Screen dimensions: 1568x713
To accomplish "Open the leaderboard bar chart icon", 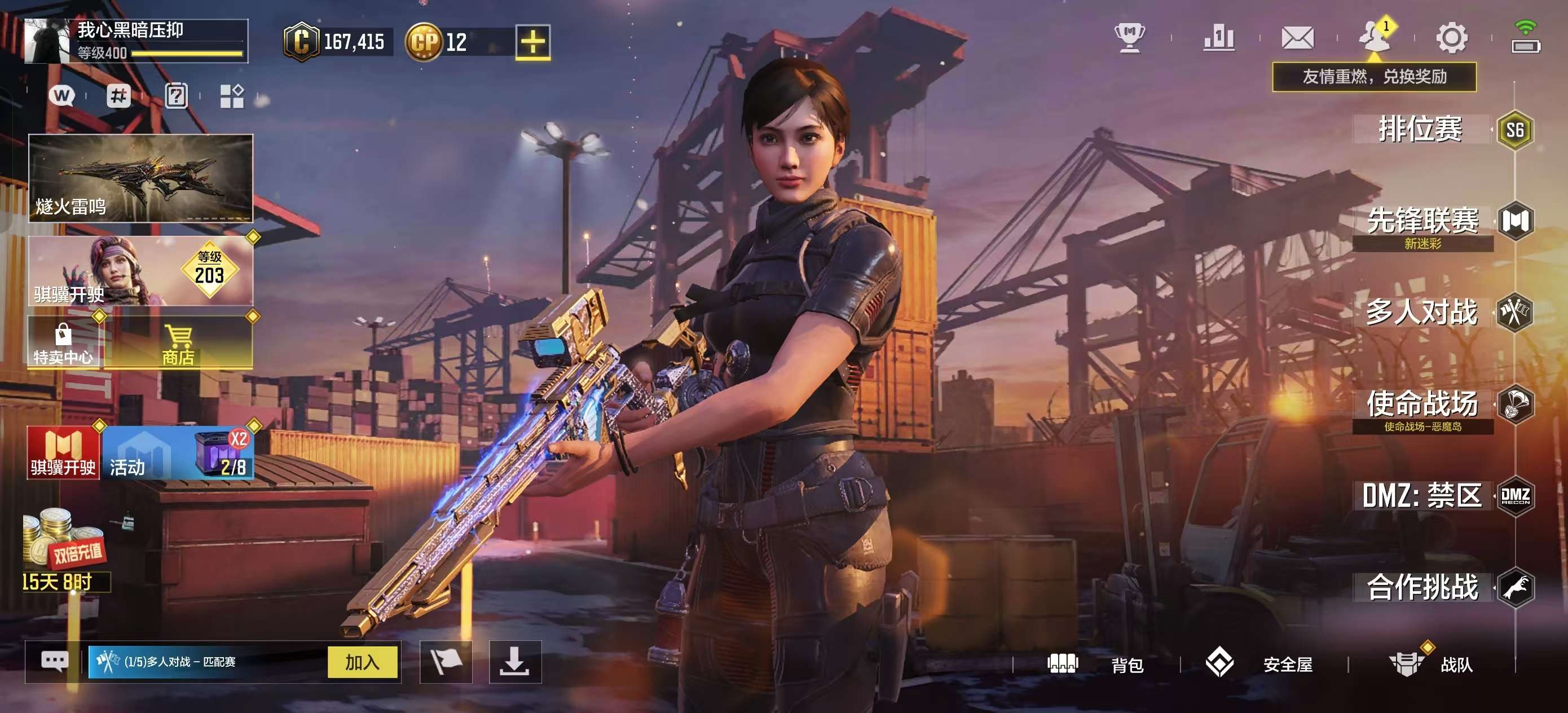I will [x=1219, y=38].
